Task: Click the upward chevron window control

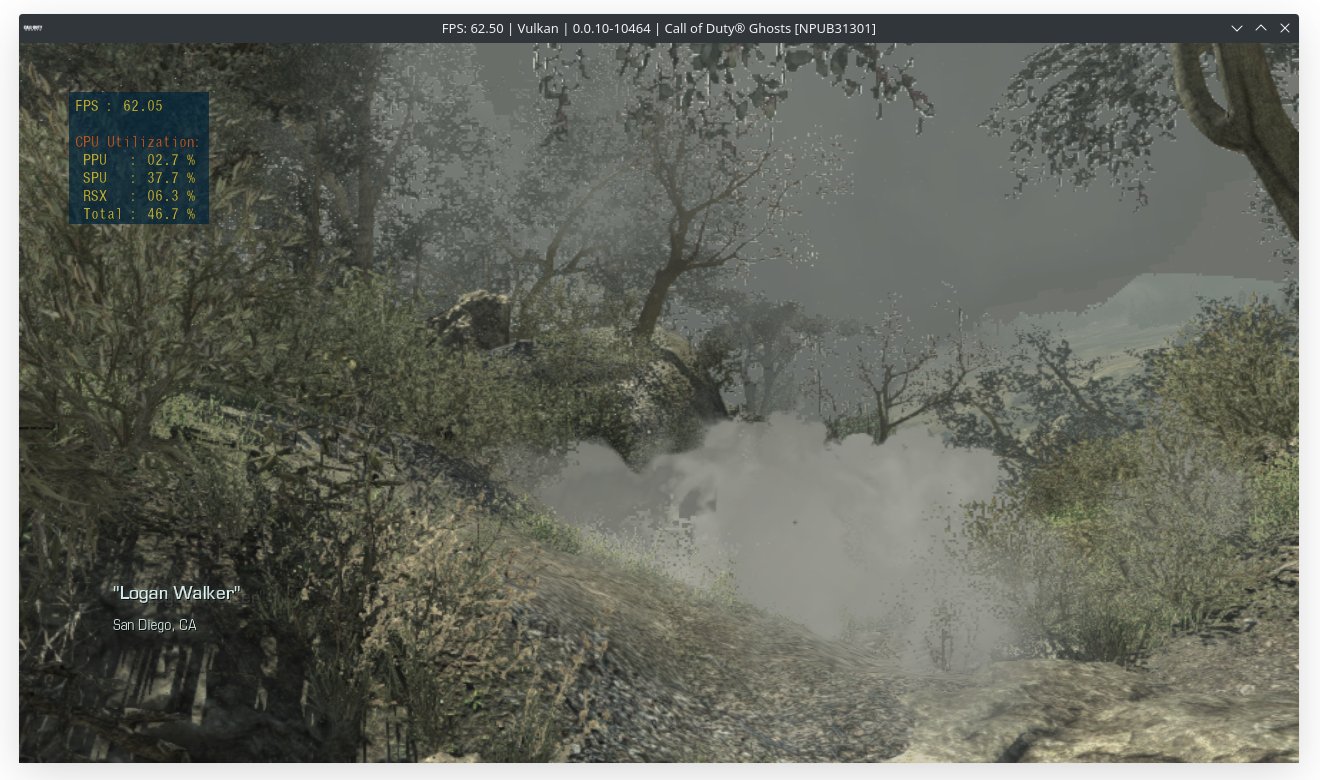Action: click(x=1261, y=28)
